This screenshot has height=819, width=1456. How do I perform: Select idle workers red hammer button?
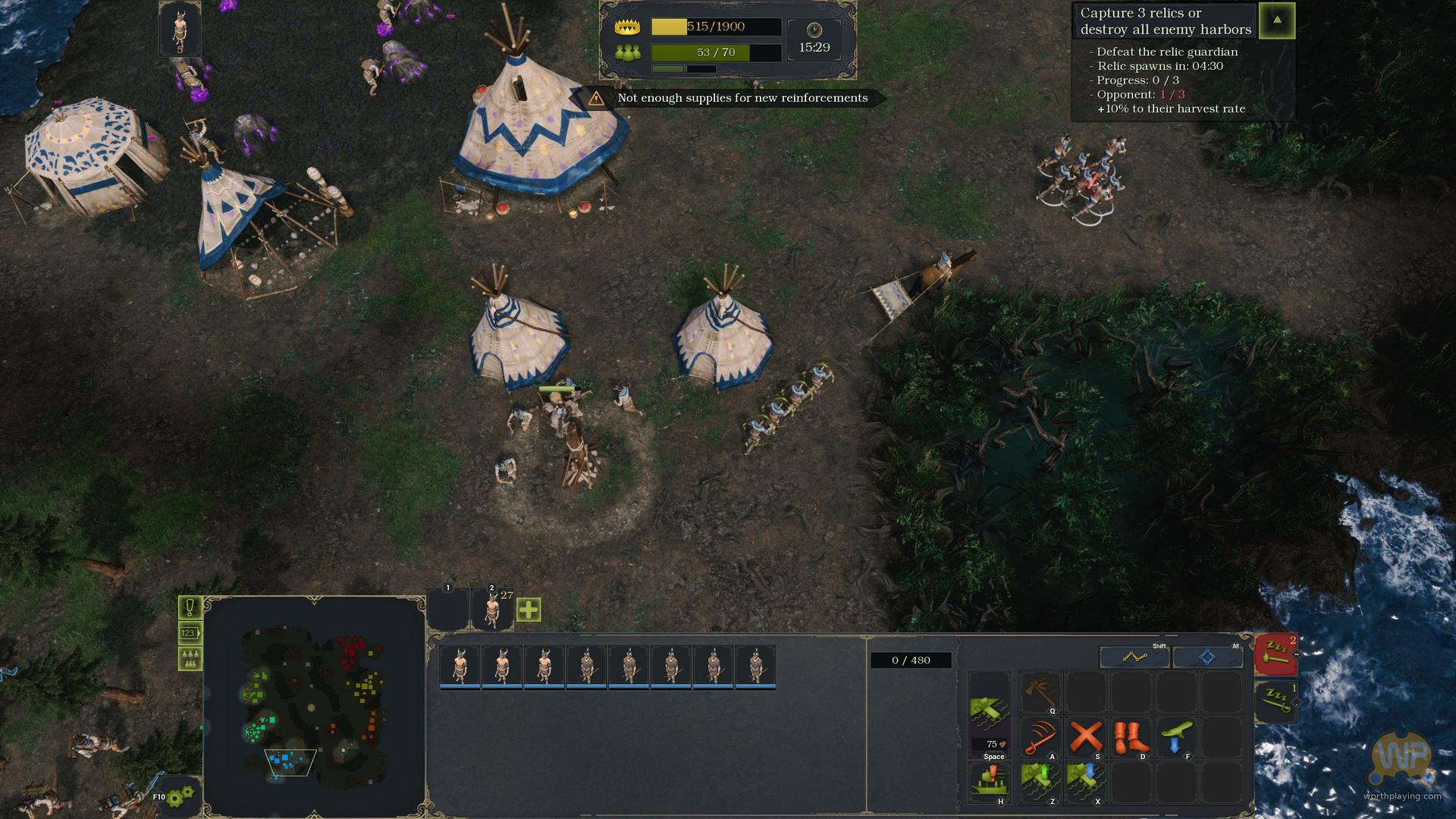[1276, 654]
